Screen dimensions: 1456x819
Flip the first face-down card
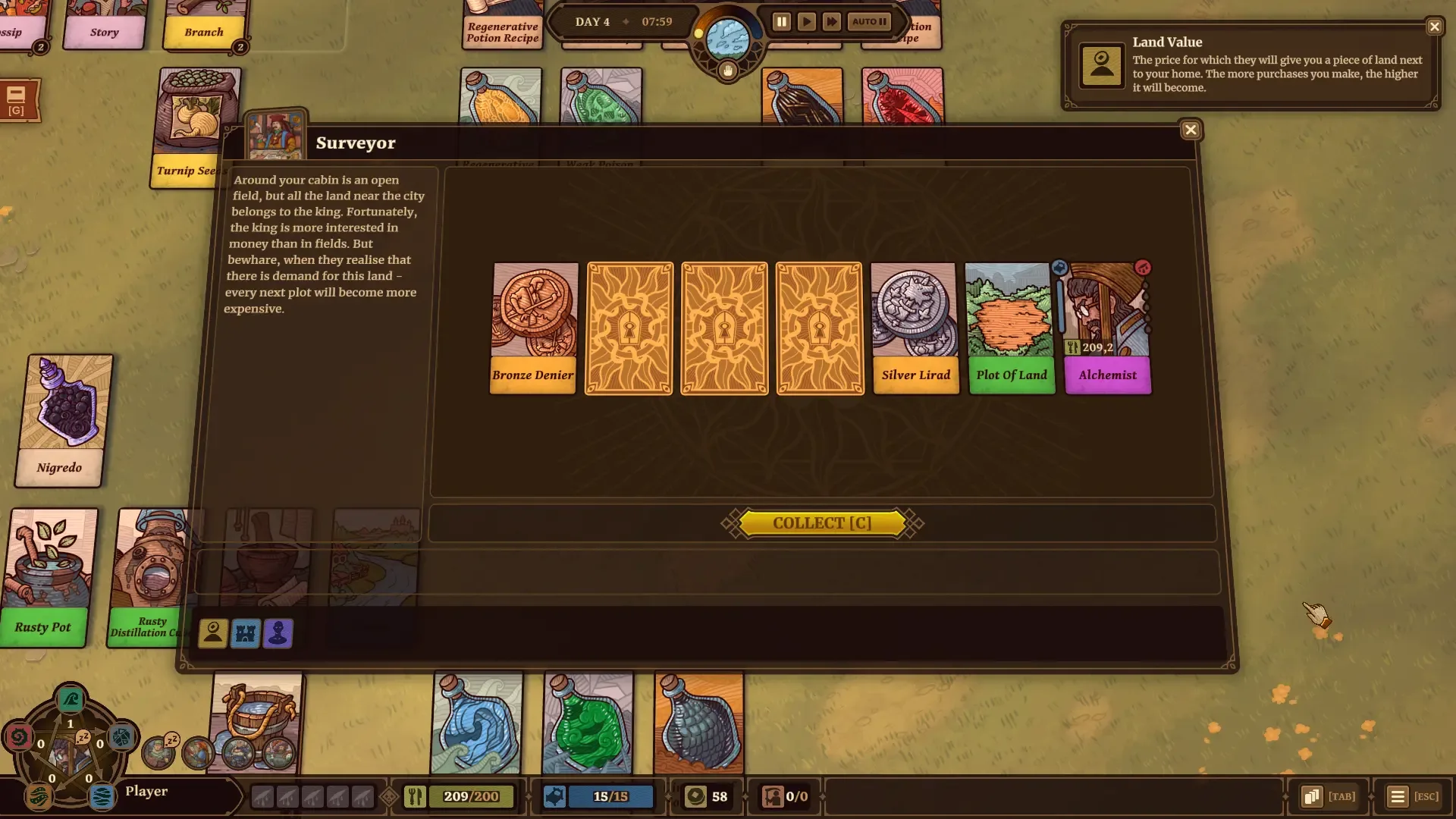click(x=628, y=328)
